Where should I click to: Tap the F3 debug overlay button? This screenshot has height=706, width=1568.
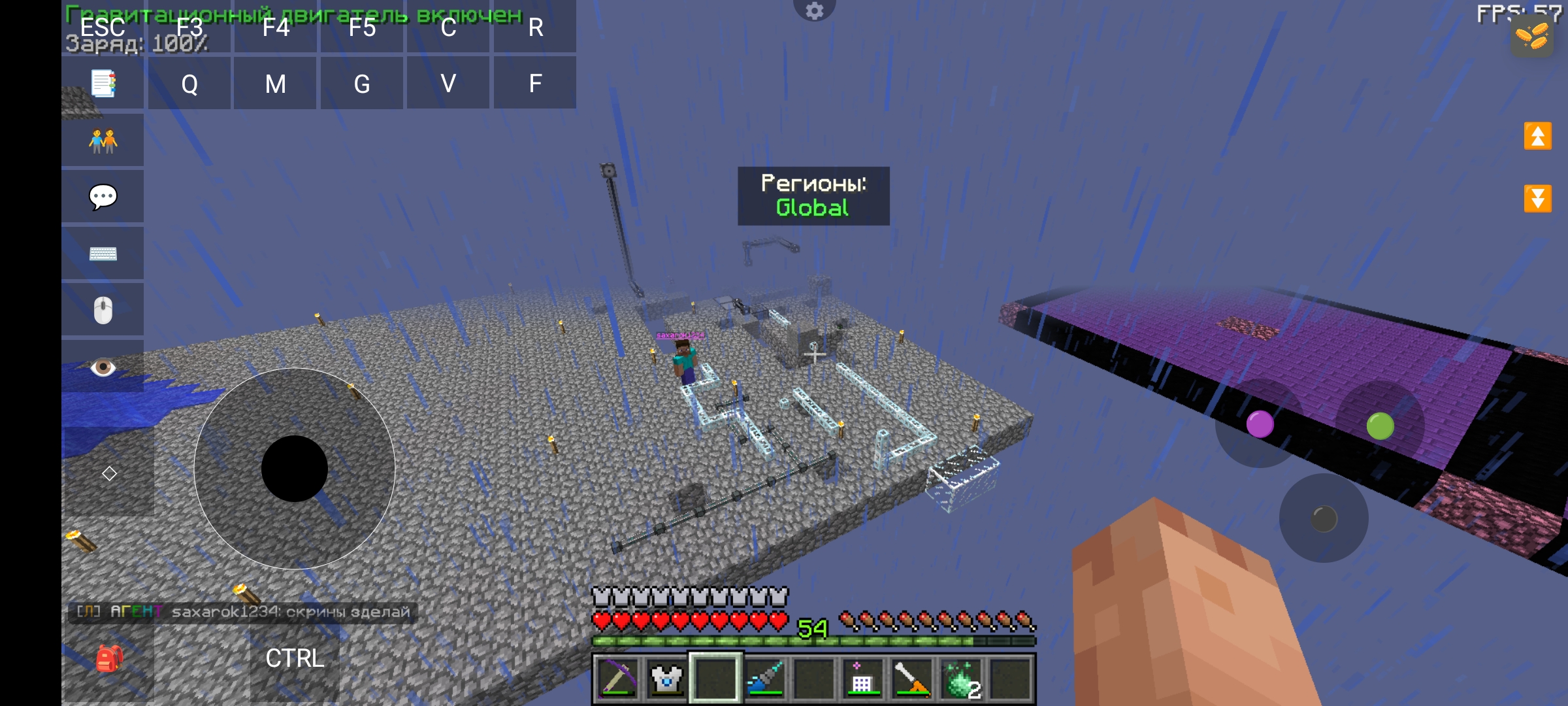click(189, 27)
